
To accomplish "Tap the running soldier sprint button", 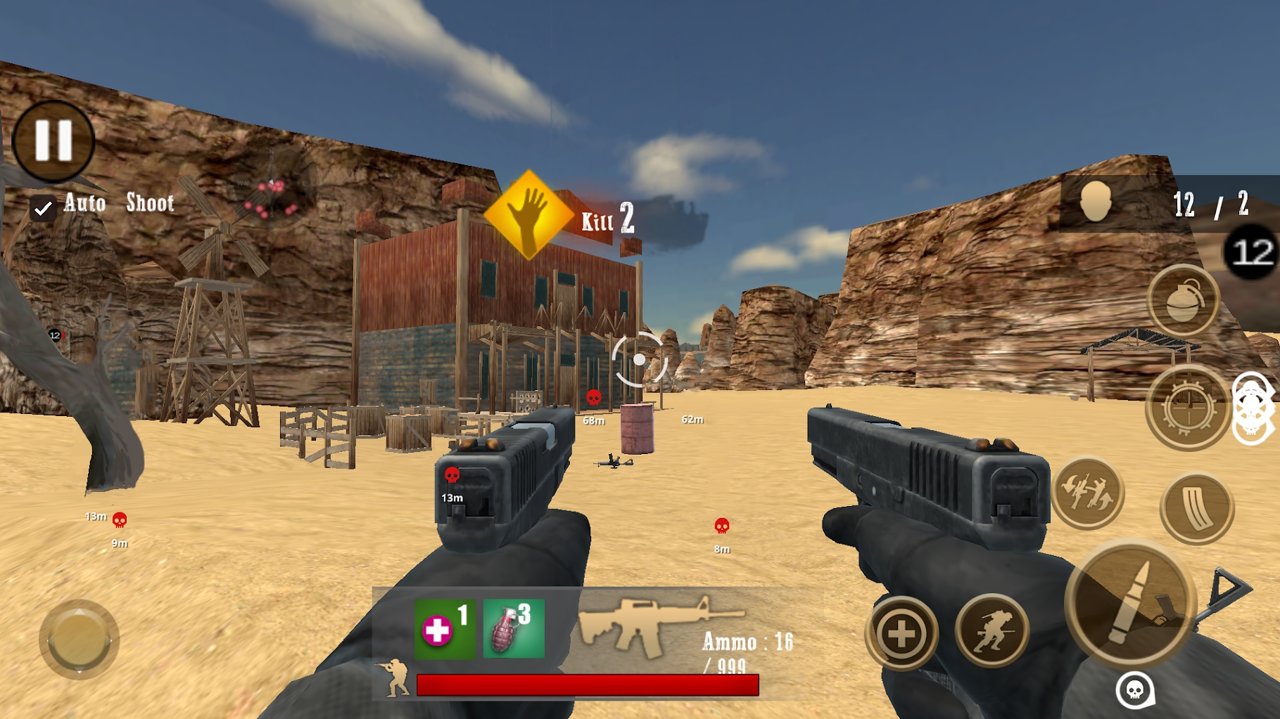I will tap(992, 630).
